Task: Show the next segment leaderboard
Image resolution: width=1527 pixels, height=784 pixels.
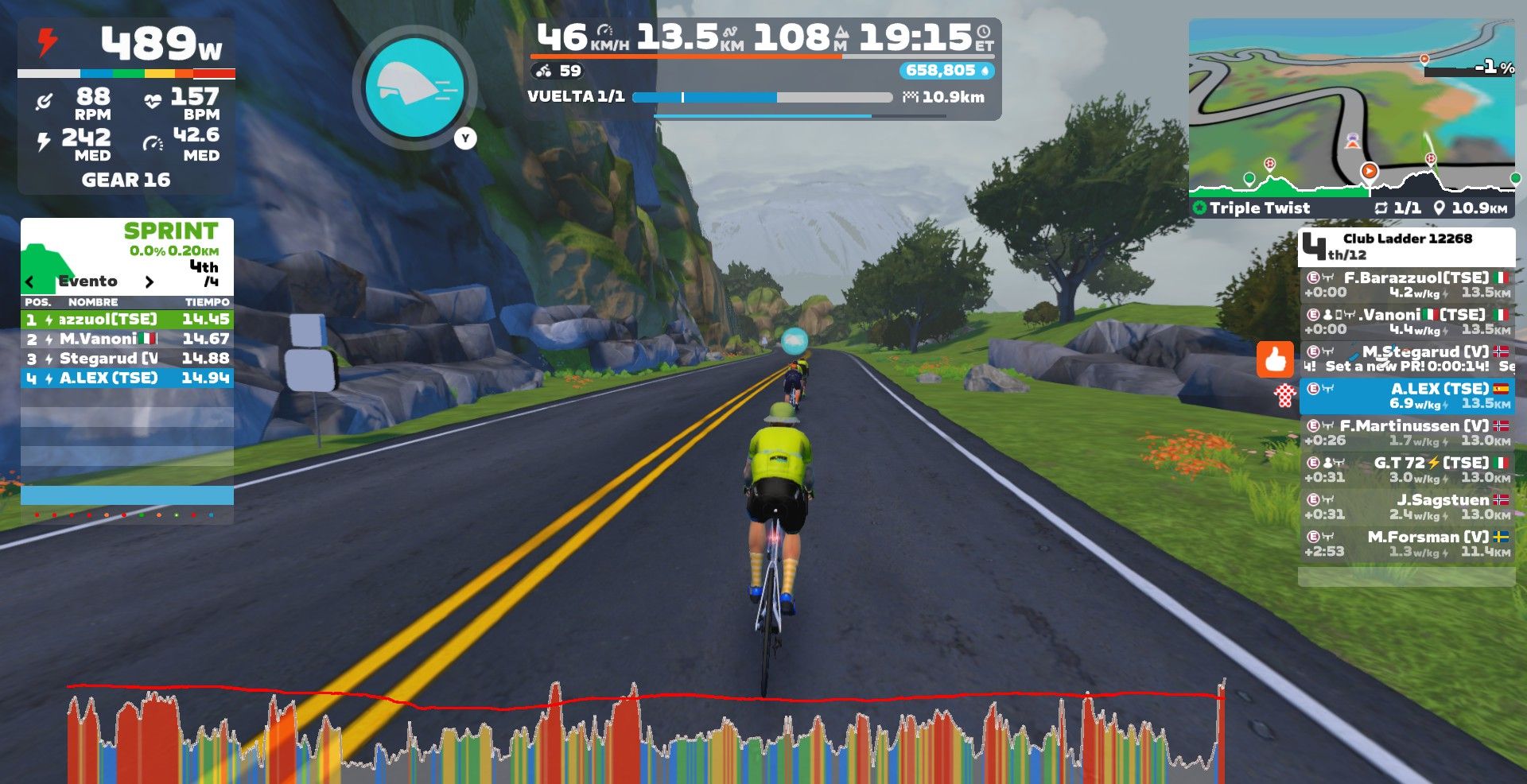Action: click(x=149, y=281)
